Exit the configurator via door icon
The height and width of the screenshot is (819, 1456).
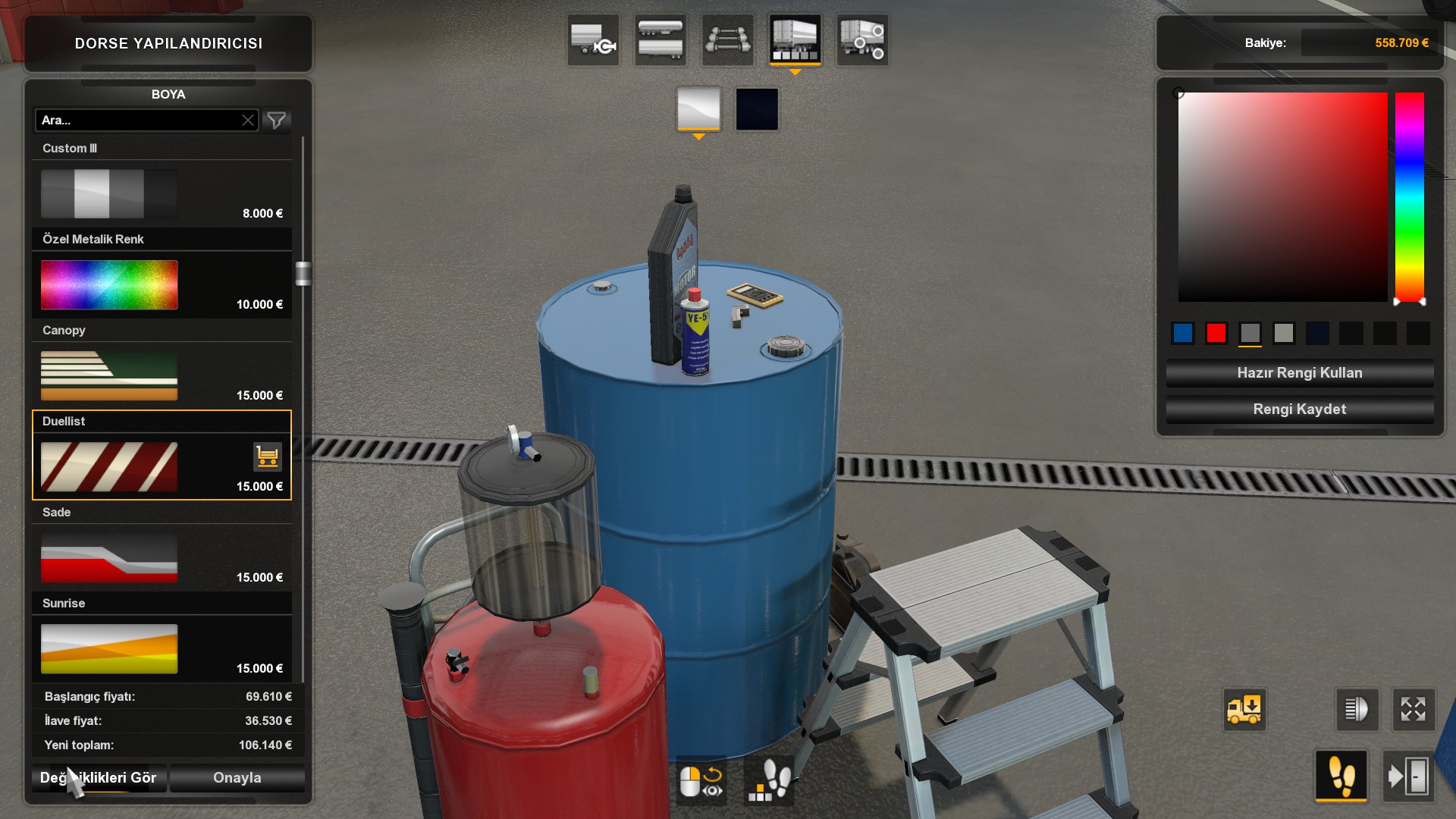[x=1408, y=776]
